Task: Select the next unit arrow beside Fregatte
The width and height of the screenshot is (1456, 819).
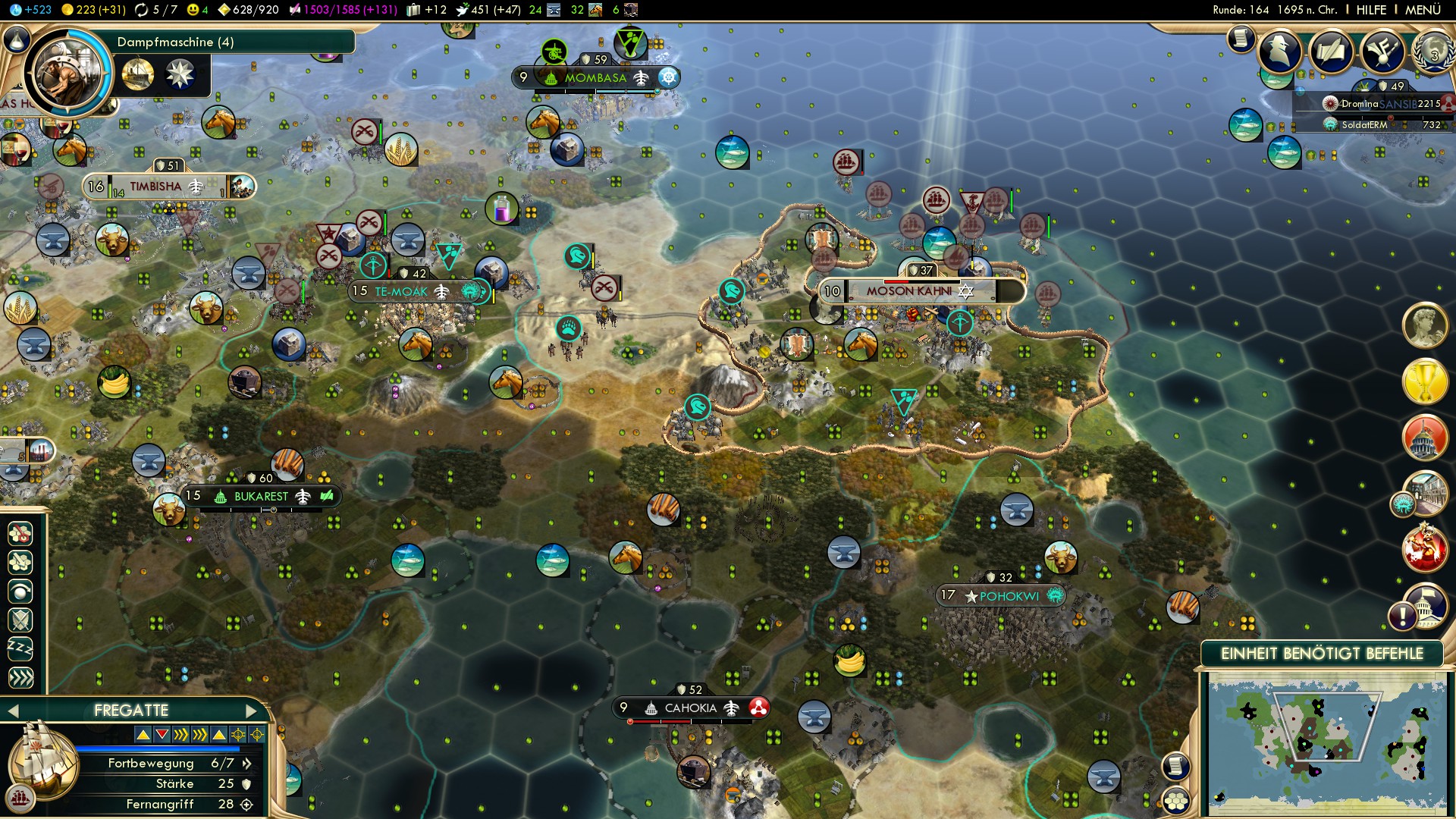Action: coord(252,711)
